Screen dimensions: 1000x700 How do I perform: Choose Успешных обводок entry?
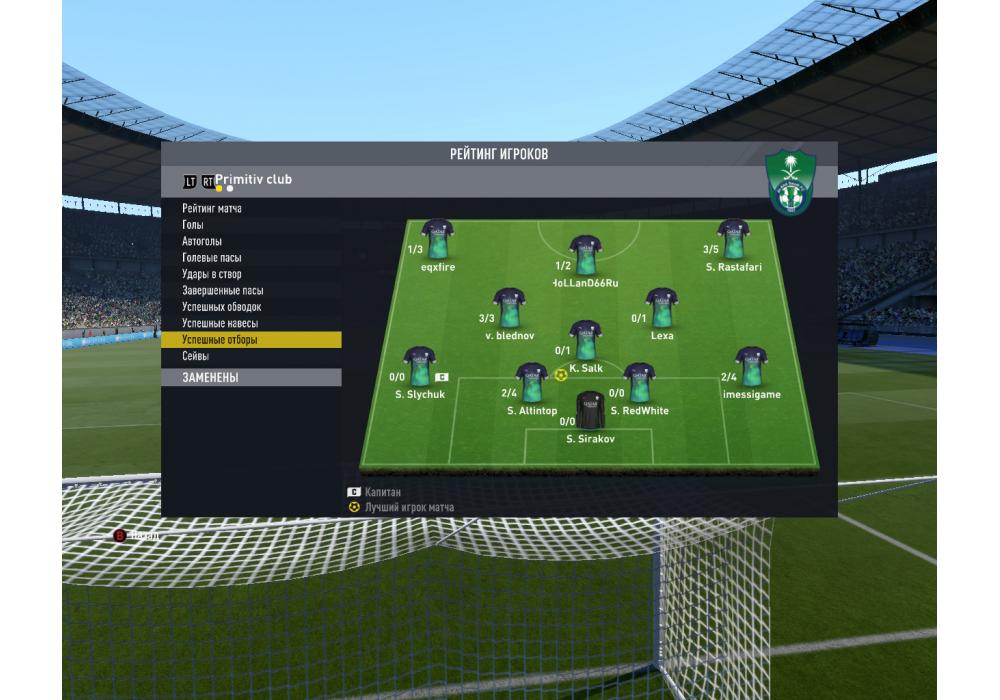[222, 307]
